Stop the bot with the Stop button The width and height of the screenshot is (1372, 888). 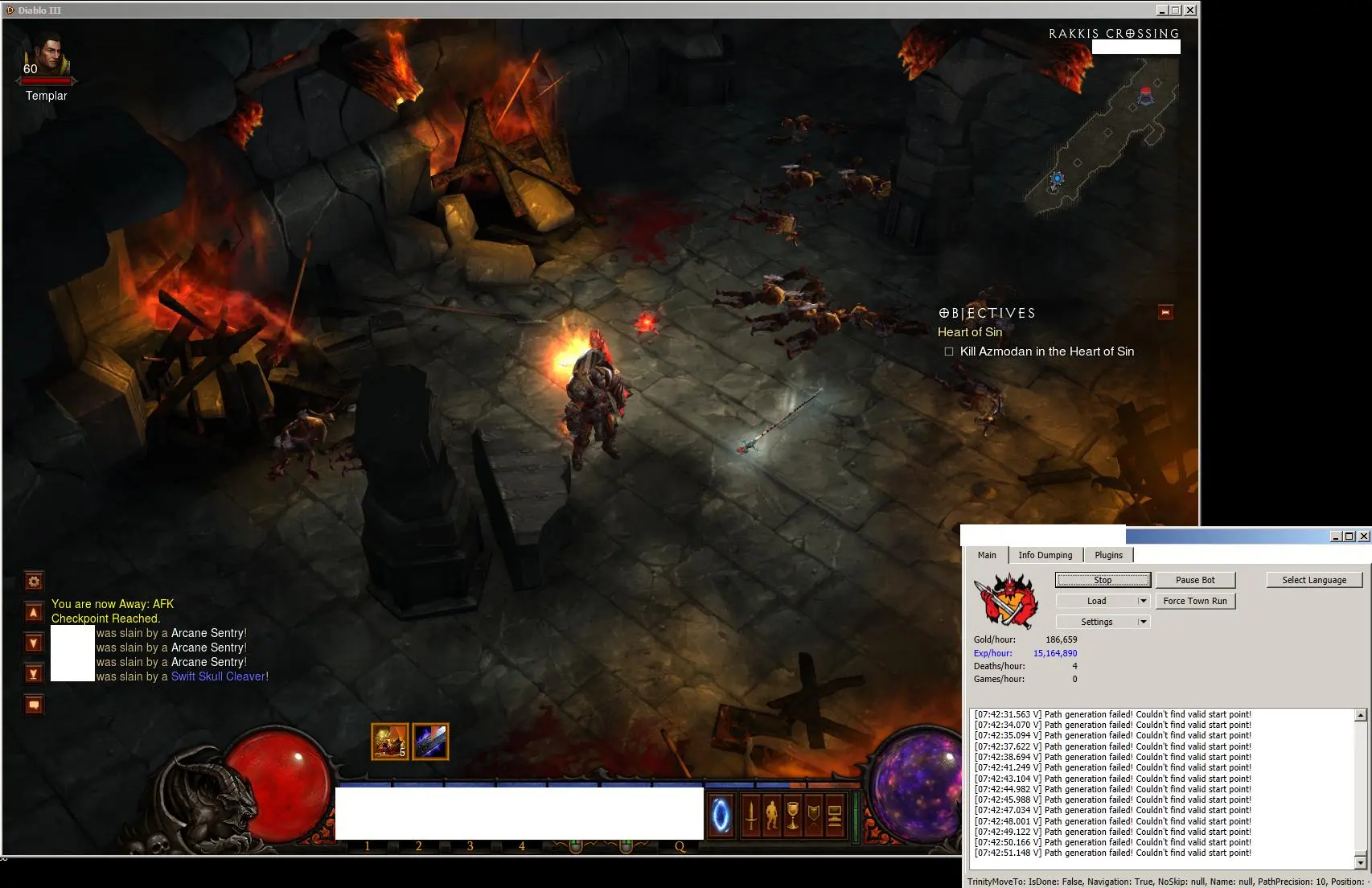click(x=1103, y=580)
